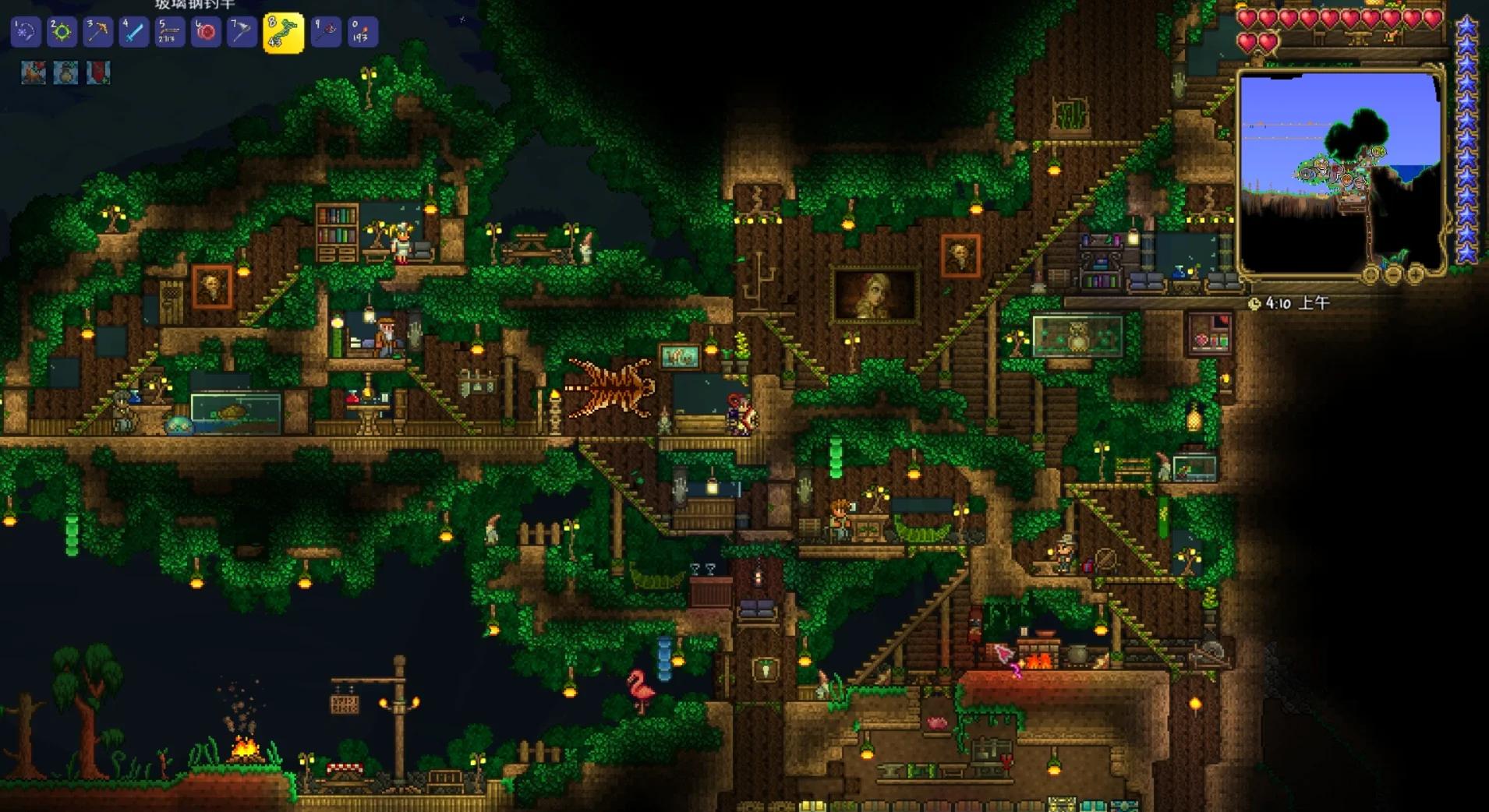The image size is (1489, 812).
Task: Click the minimap showing the treehouse
Action: [1339, 171]
